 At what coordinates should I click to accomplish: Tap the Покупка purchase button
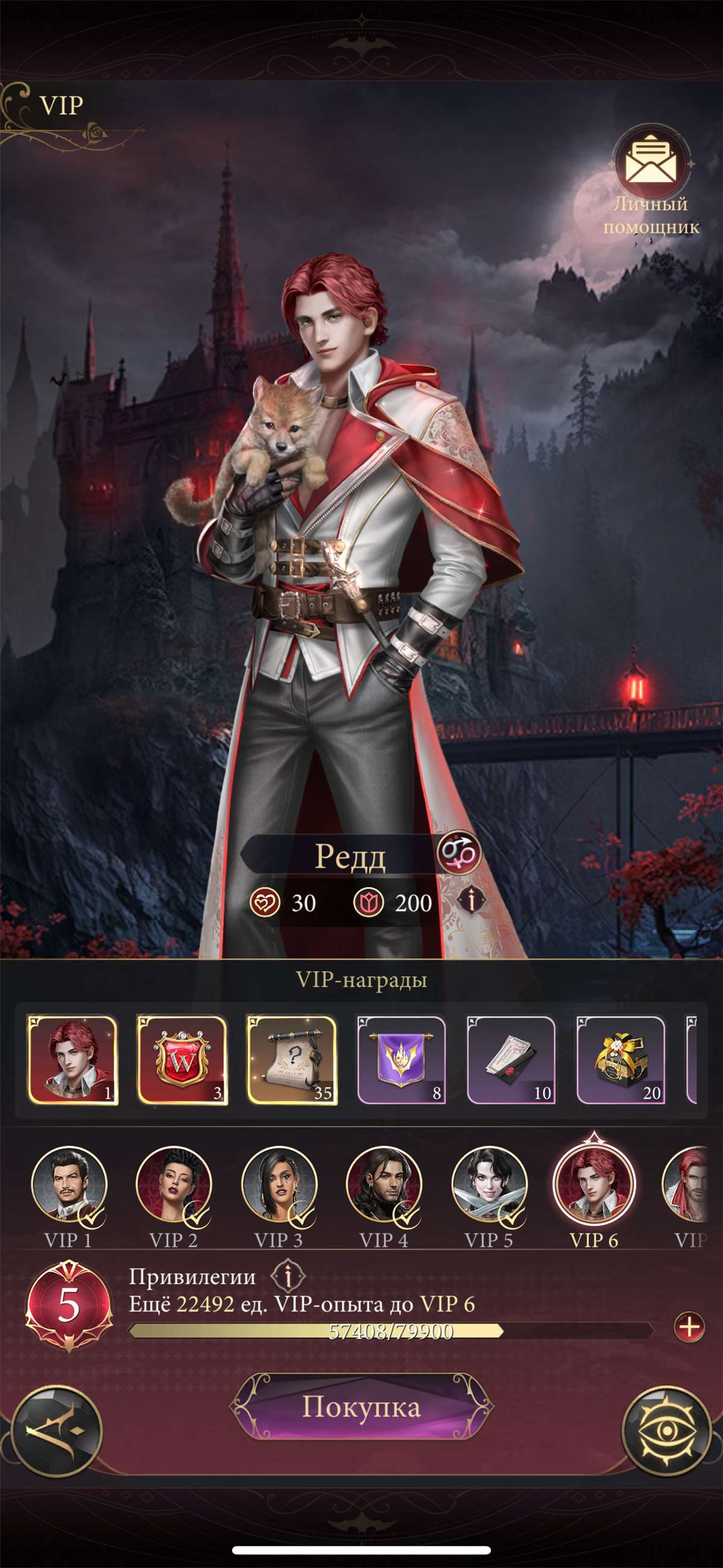(x=361, y=1407)
